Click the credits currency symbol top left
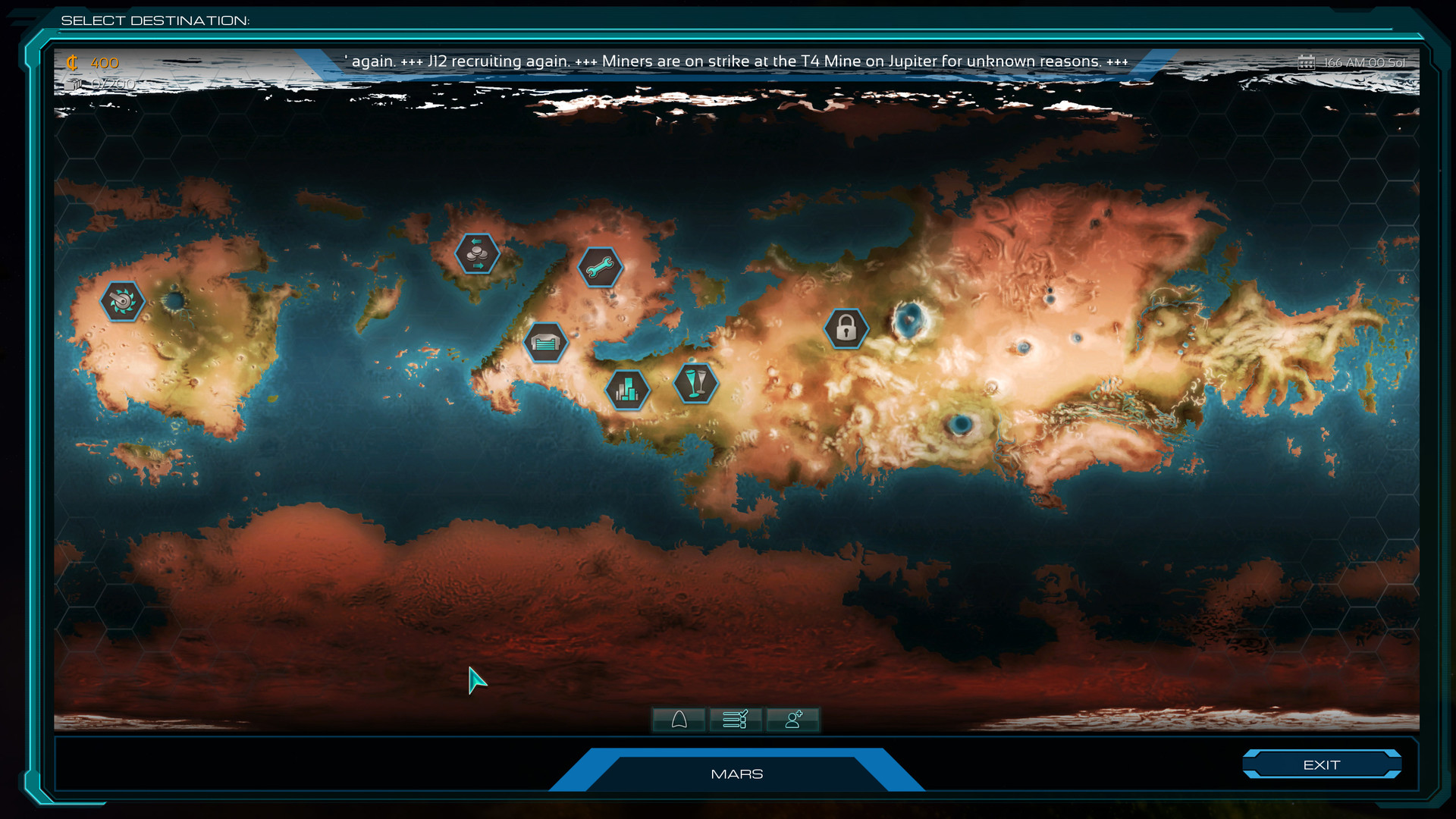Screen dimensions: 1456x819 74,62
